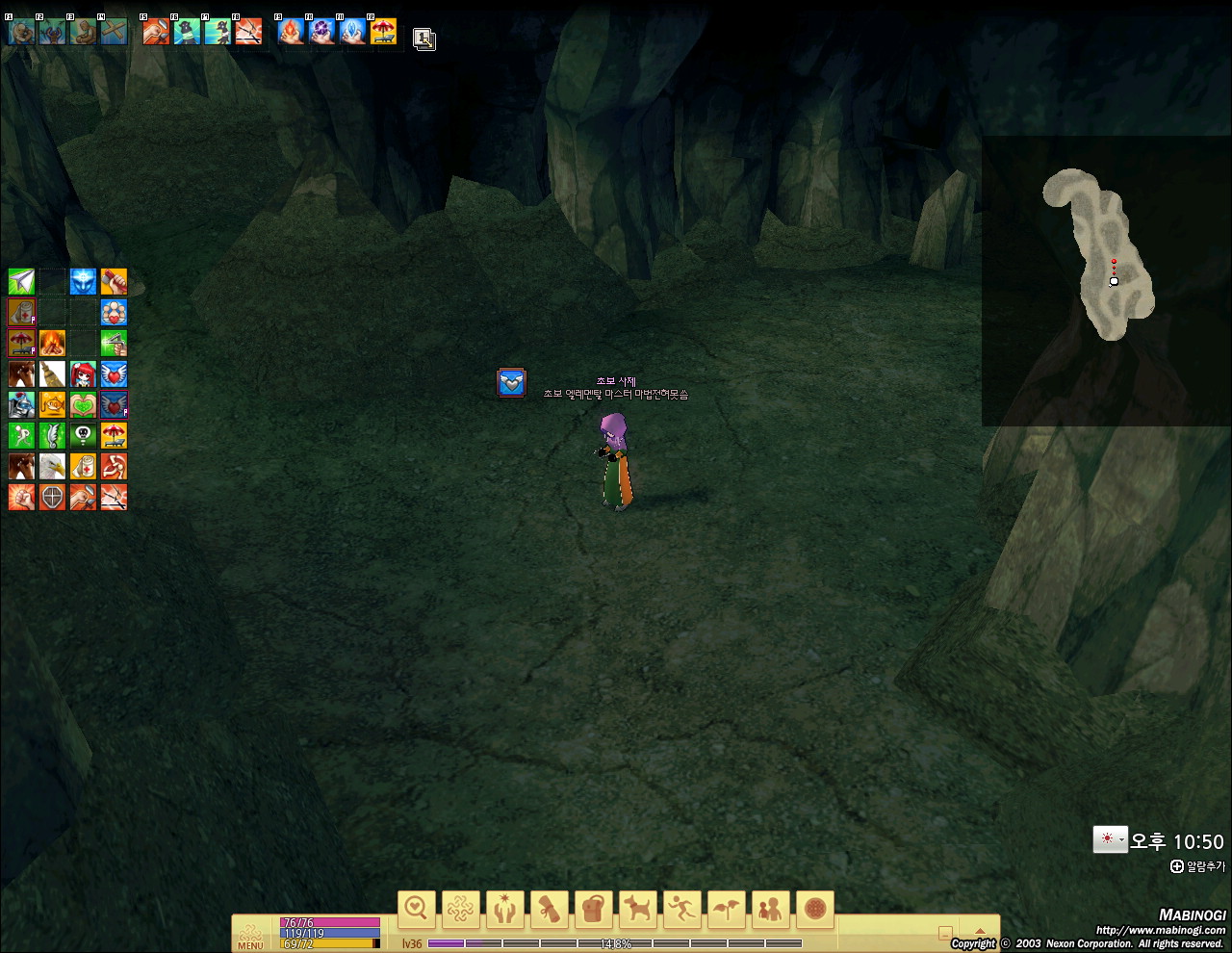The image size is (1232, 953).
Task: Open the pet dog button
Action: 637,909
